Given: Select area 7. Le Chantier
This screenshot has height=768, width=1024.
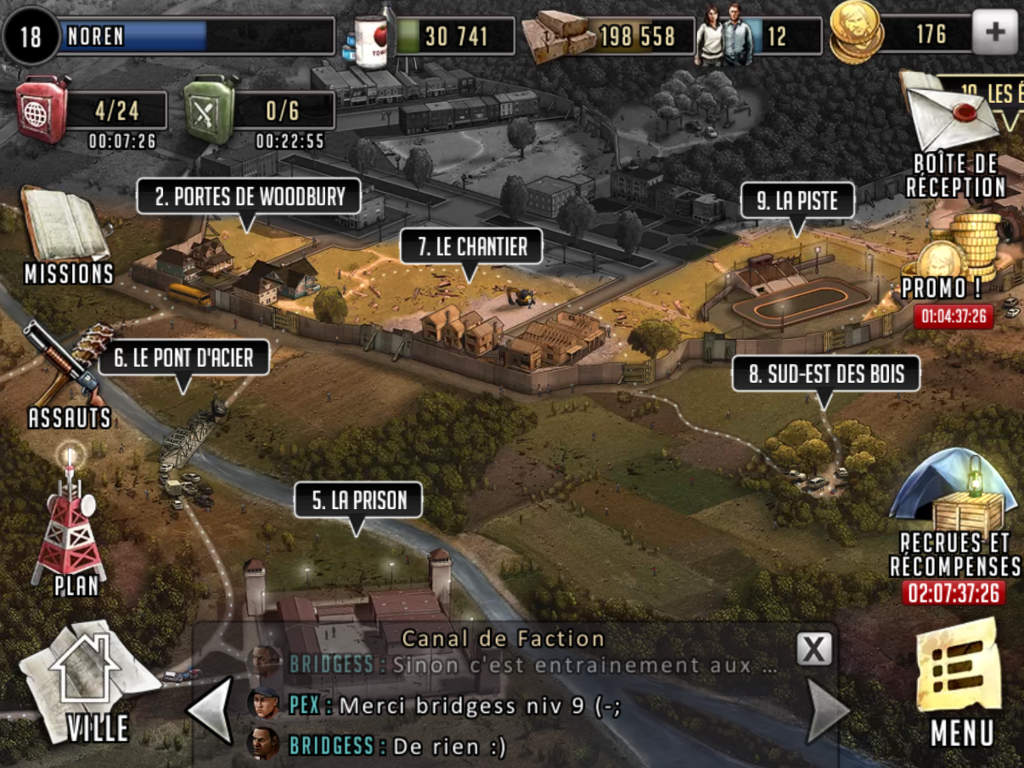Looking at the screenshot, I should [x=472, y=247].
